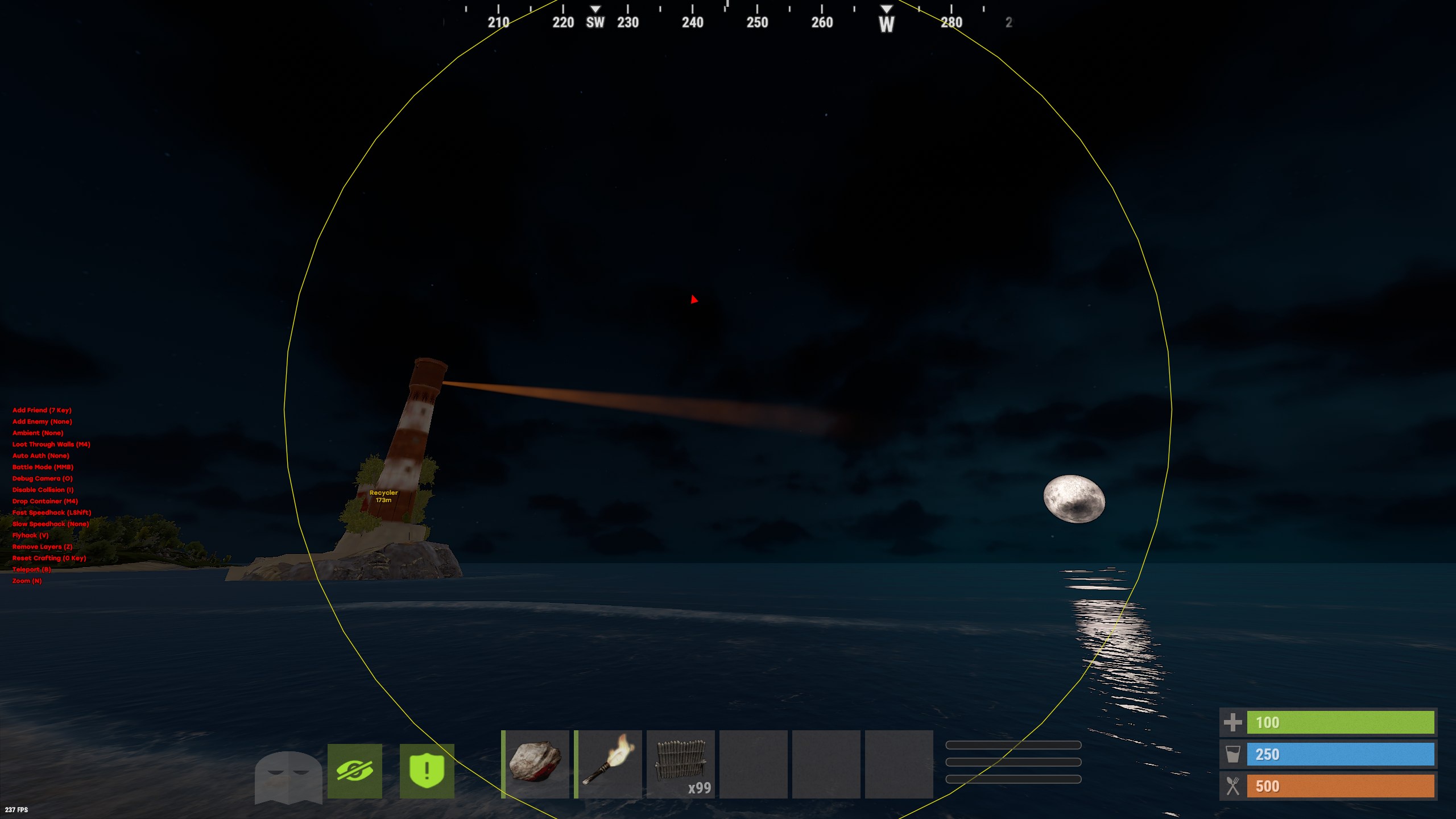The width and height of the screenshot is (1456, 819).
Task: Click Disable Collision (I) in the cheat list
Action: pos(42,490)
